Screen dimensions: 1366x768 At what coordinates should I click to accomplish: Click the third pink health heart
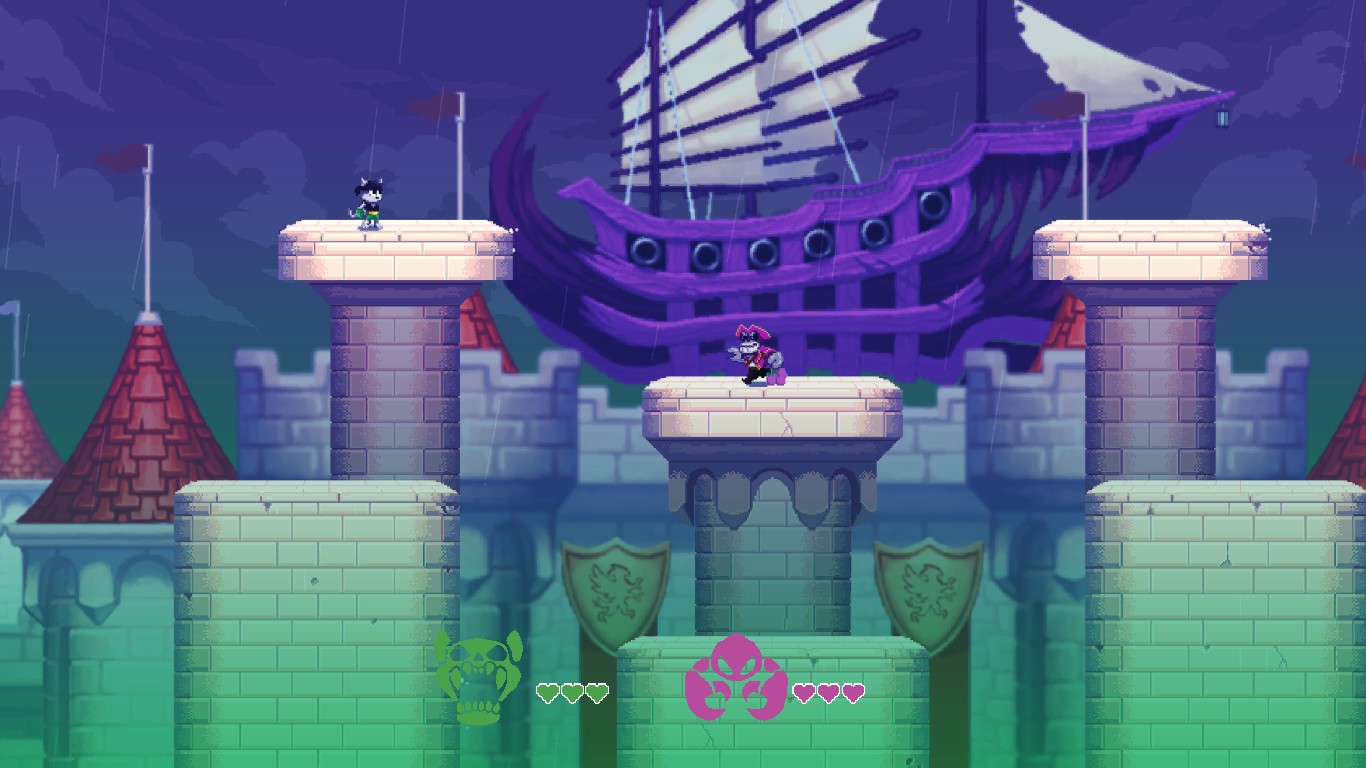(x=851, y=691)
